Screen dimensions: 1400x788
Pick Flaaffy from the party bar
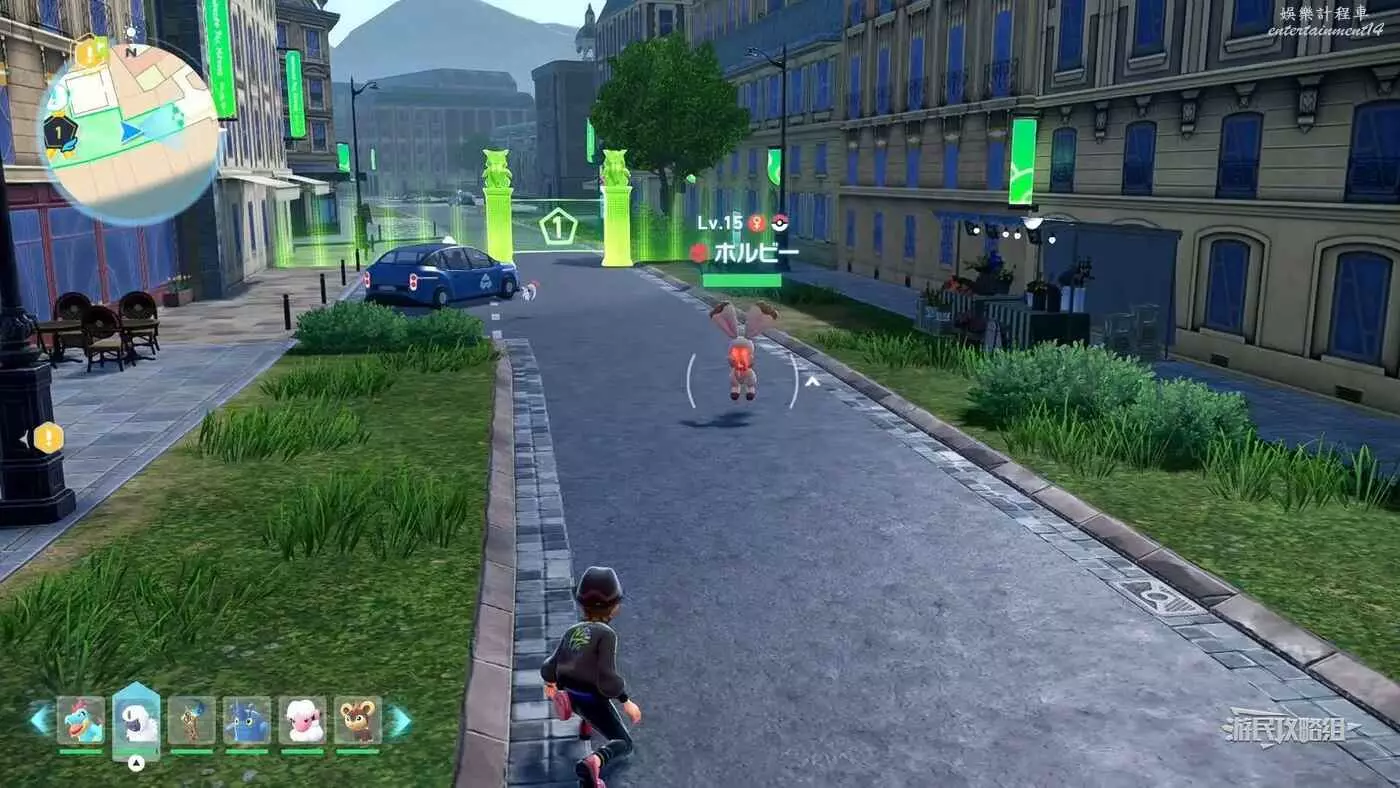302,720
